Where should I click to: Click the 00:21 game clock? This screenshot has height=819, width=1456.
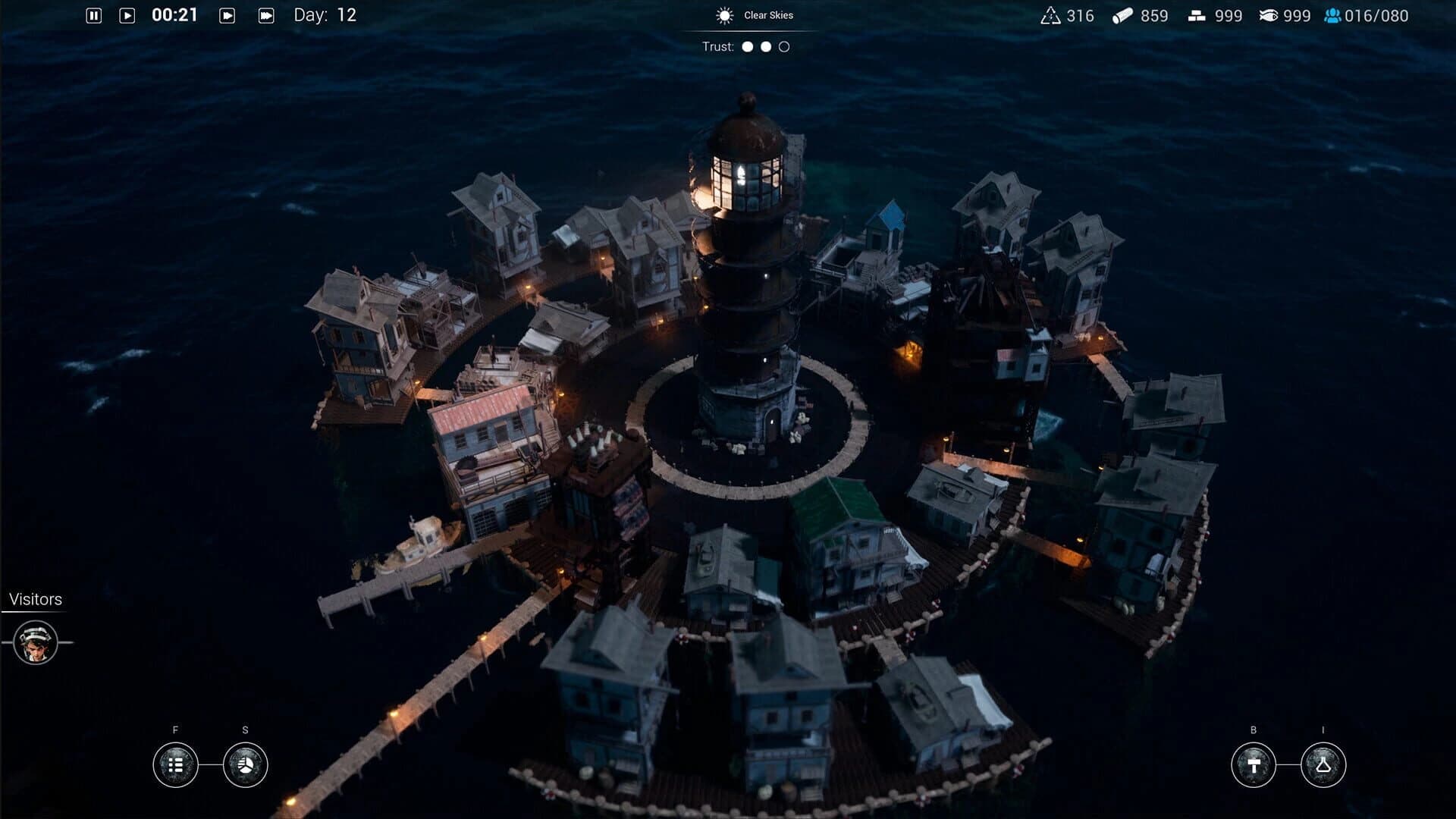[x=173, y=14]
